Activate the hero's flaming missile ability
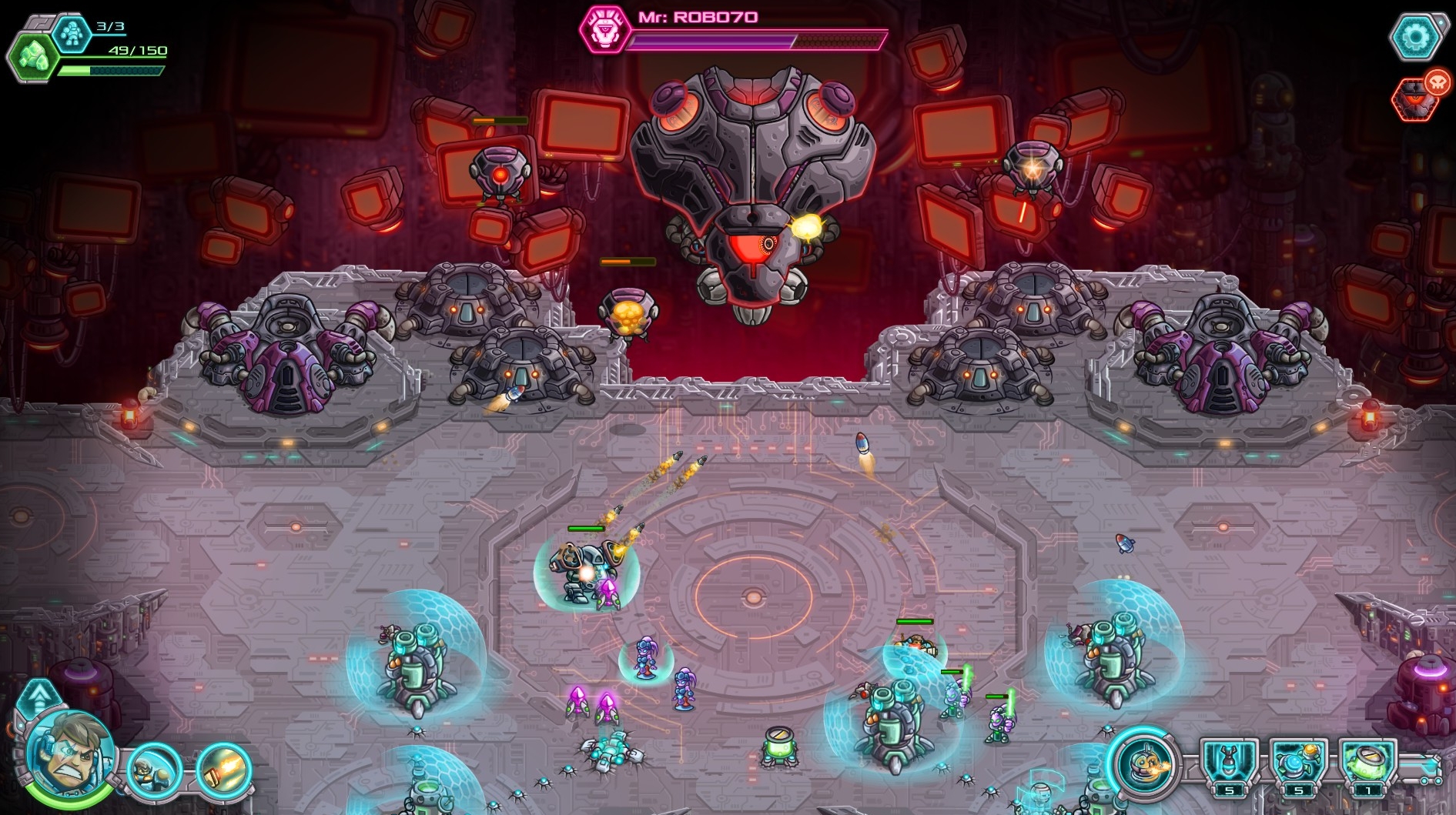Viewport: 1456px width, 815px height. pos(223,770)
